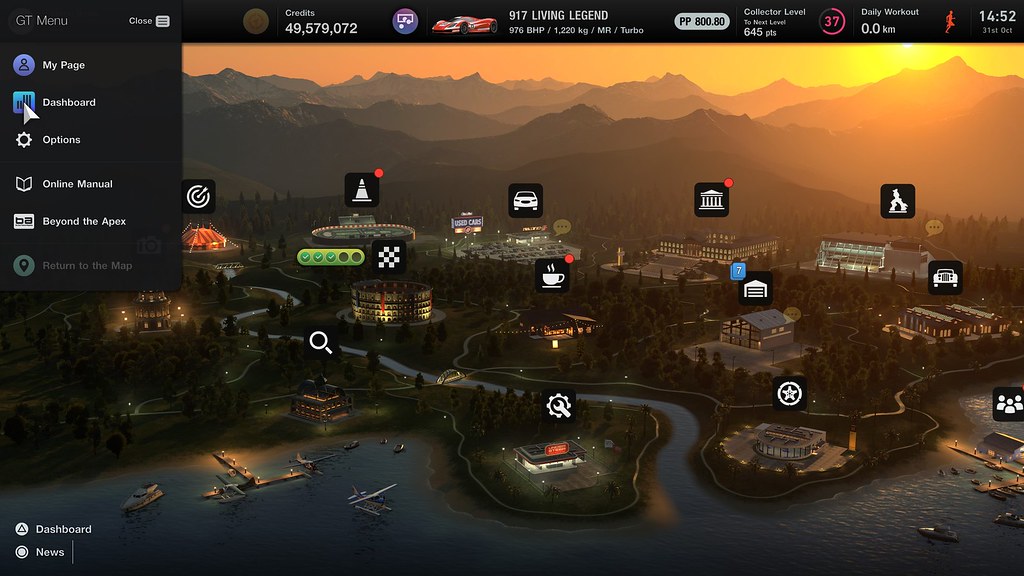The width and height of the screenshot is (1024, 576).
Task: Open the walking figure pavilion icon
Action: point(897,201)
